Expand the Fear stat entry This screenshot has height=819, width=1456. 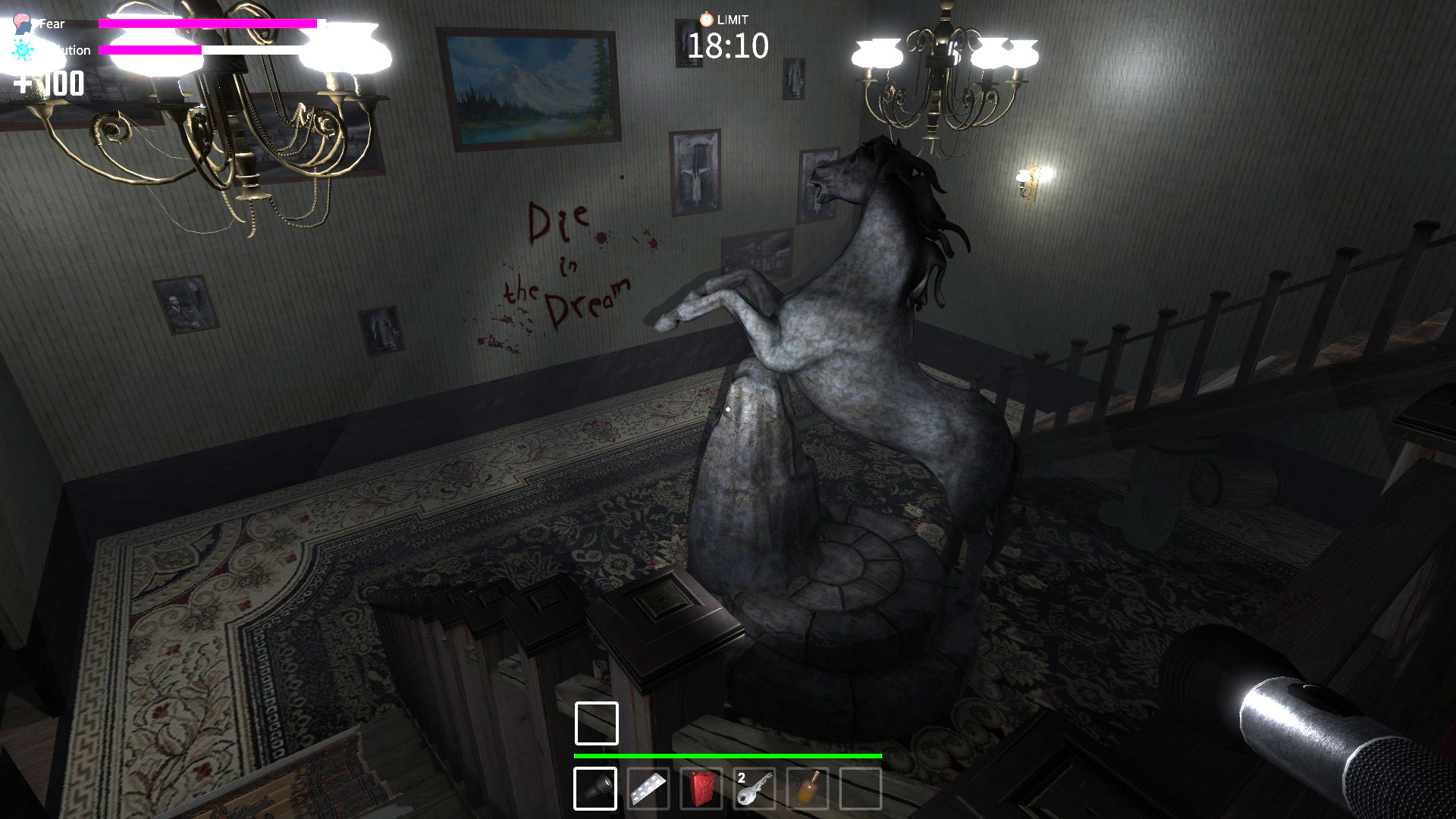[51, 23]
